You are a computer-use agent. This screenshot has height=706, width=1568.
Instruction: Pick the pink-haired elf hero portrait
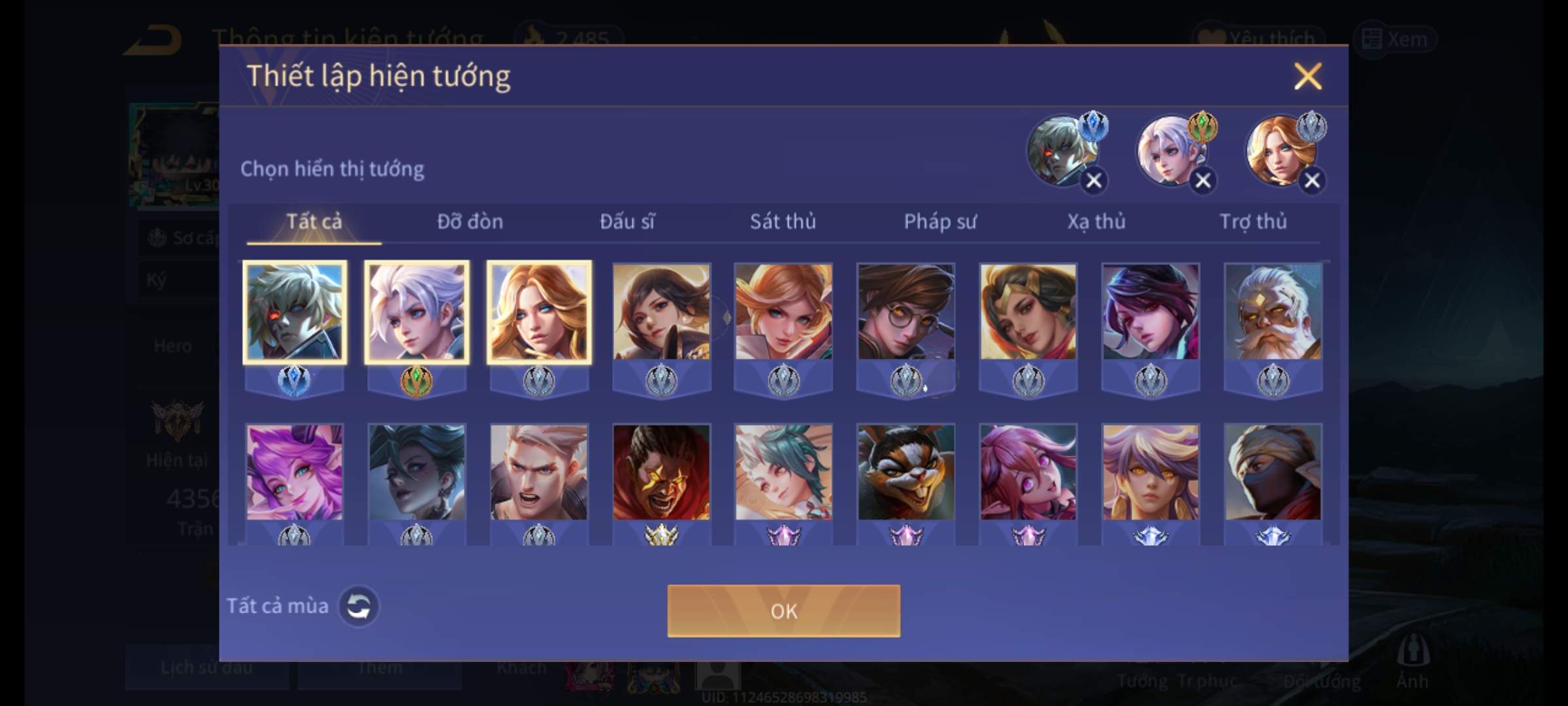point(294,472)
